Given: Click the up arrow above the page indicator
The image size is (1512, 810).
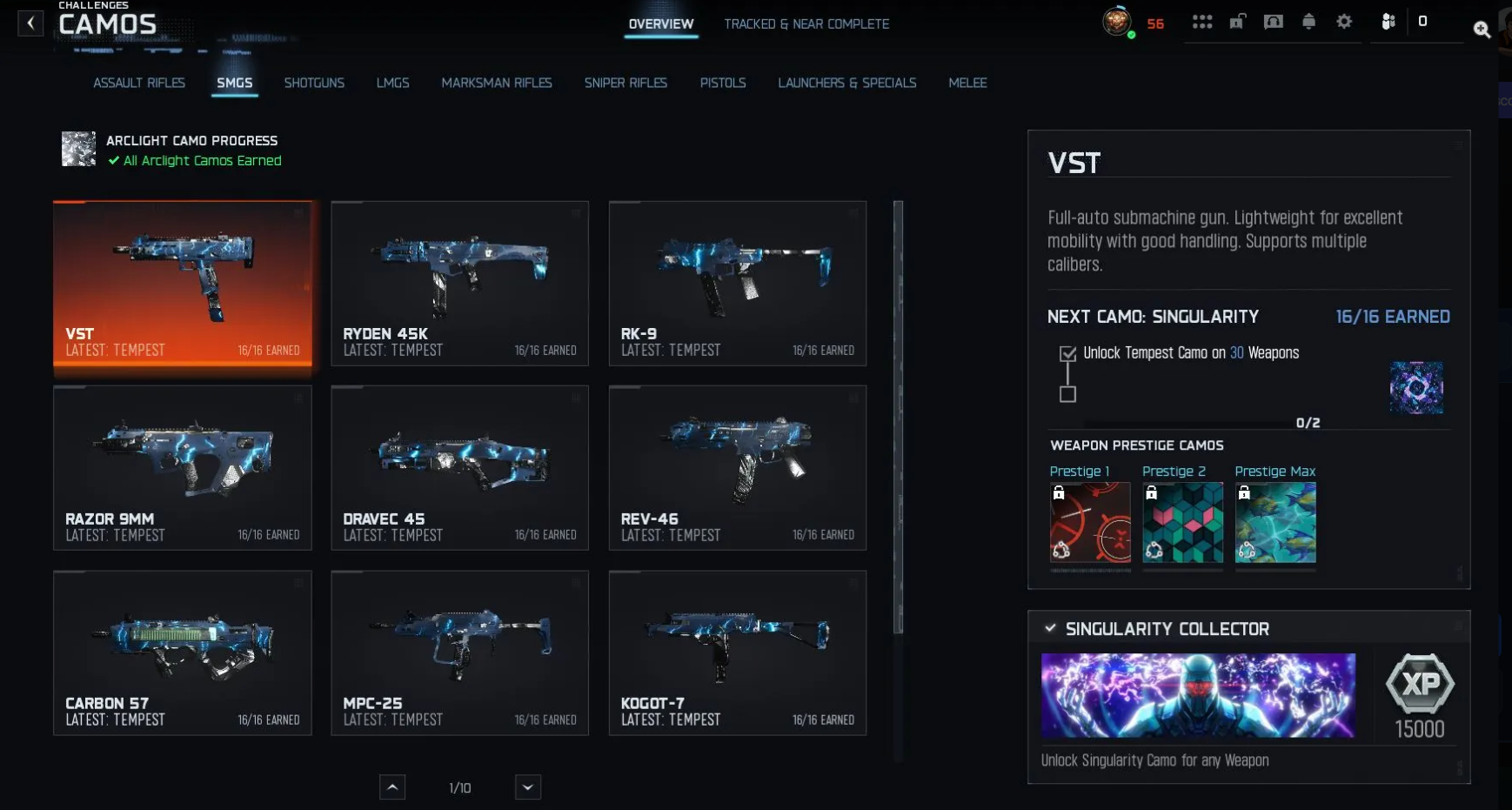Looking at the screenshot, I should pos(392,787).
